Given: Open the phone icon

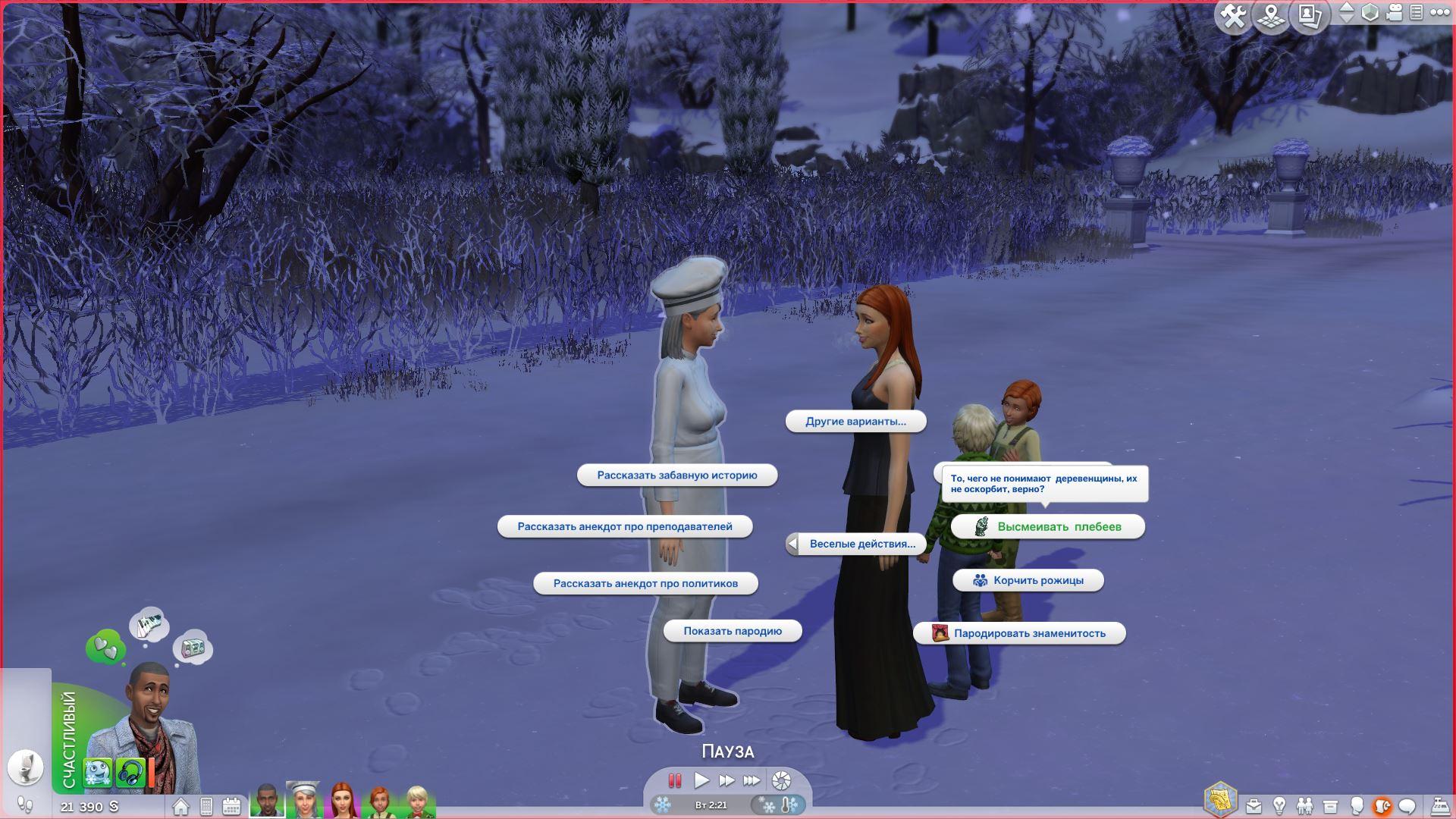Looking at the screenshot, I should [x=206, y=806].
